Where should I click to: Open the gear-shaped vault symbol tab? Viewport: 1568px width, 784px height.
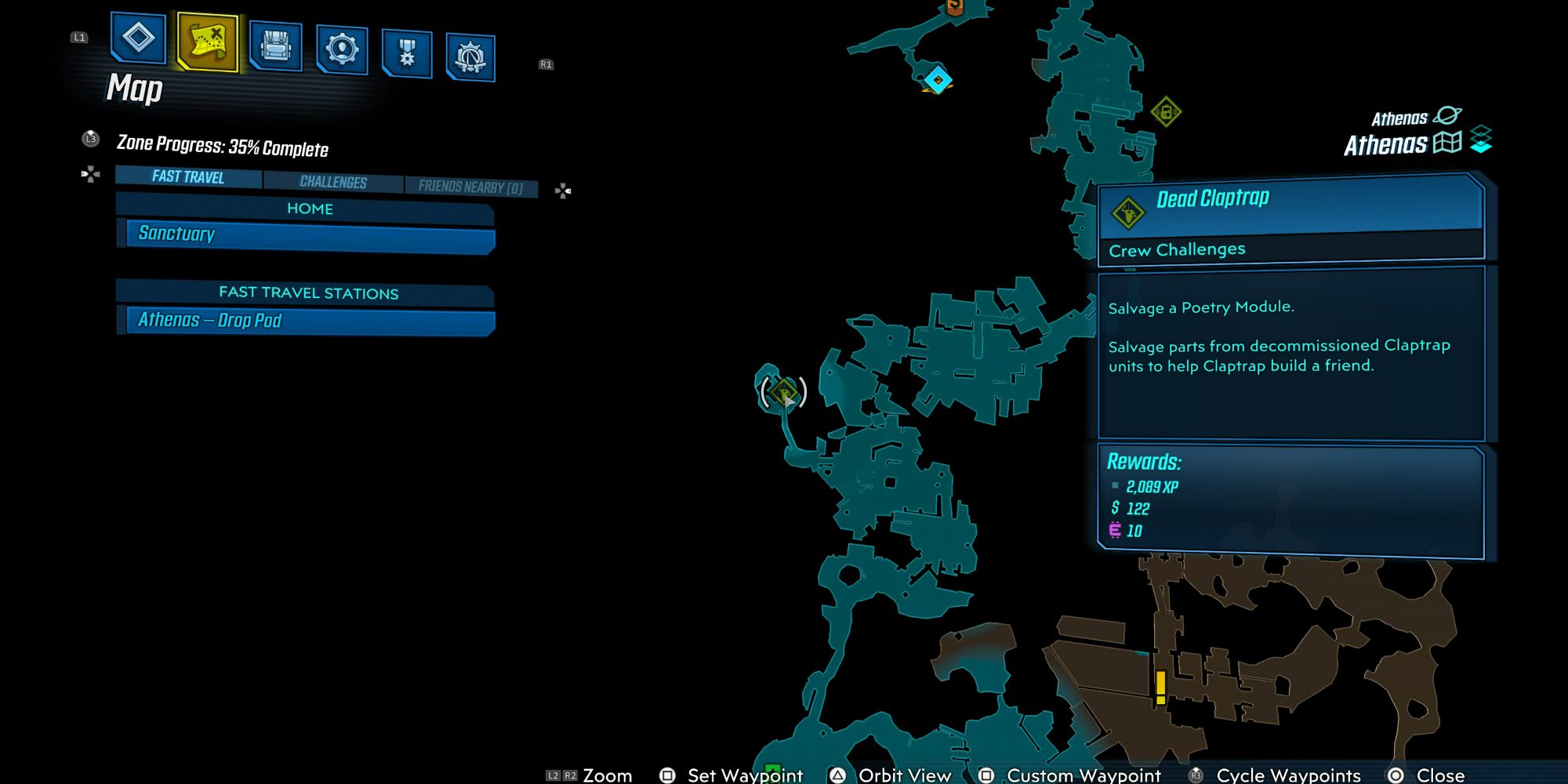[x=470, y=57]
